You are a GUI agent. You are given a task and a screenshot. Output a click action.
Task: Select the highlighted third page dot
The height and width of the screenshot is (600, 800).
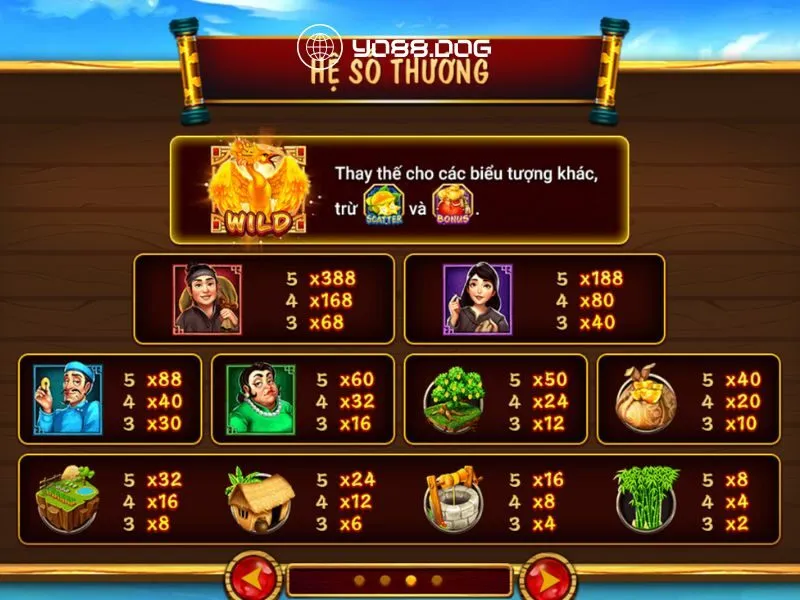pyautogui.click(x=411, y=580)
